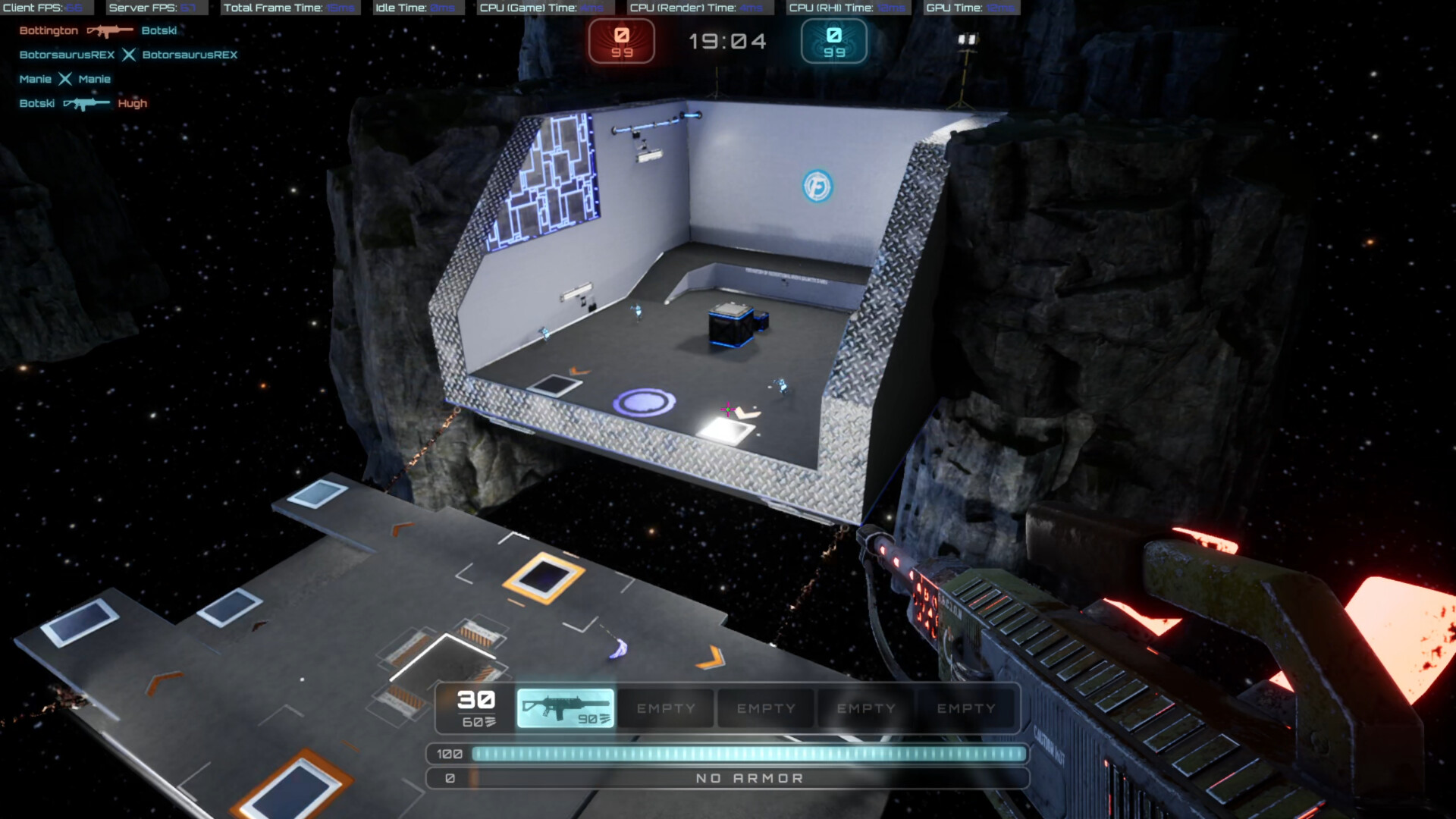Click the 19:04 match timer
The width and height of the screenshot is (1456, 819).
(727, 42)
